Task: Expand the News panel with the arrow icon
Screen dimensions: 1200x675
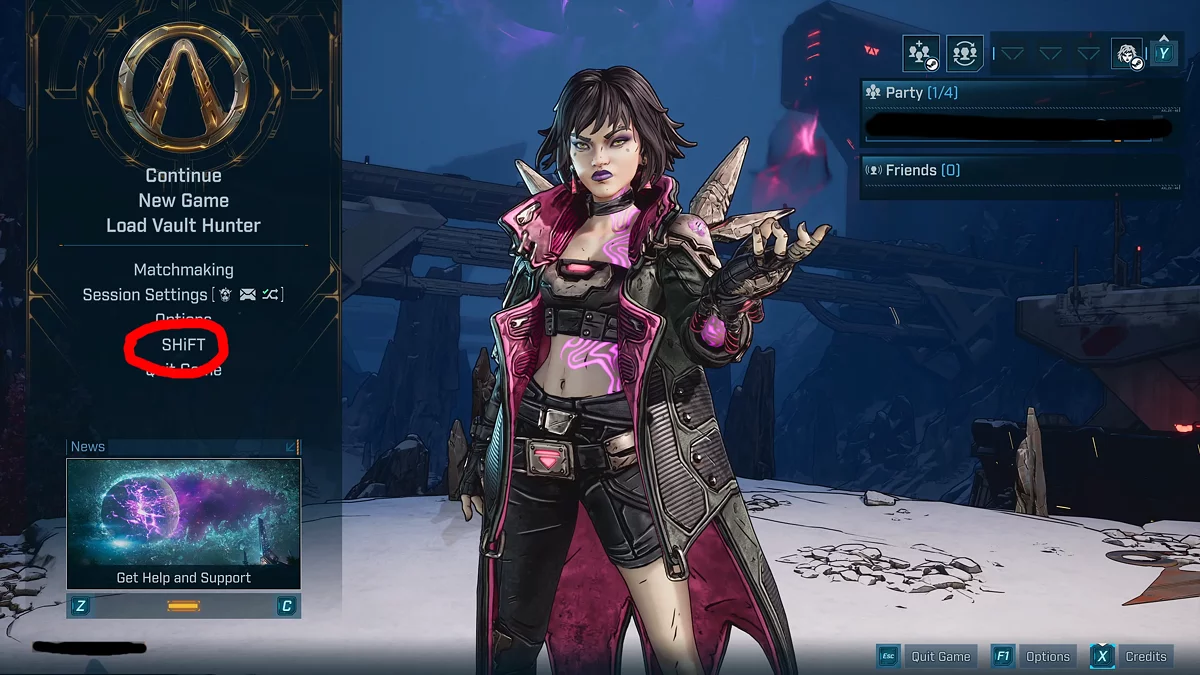Action: tap(291, 447)
